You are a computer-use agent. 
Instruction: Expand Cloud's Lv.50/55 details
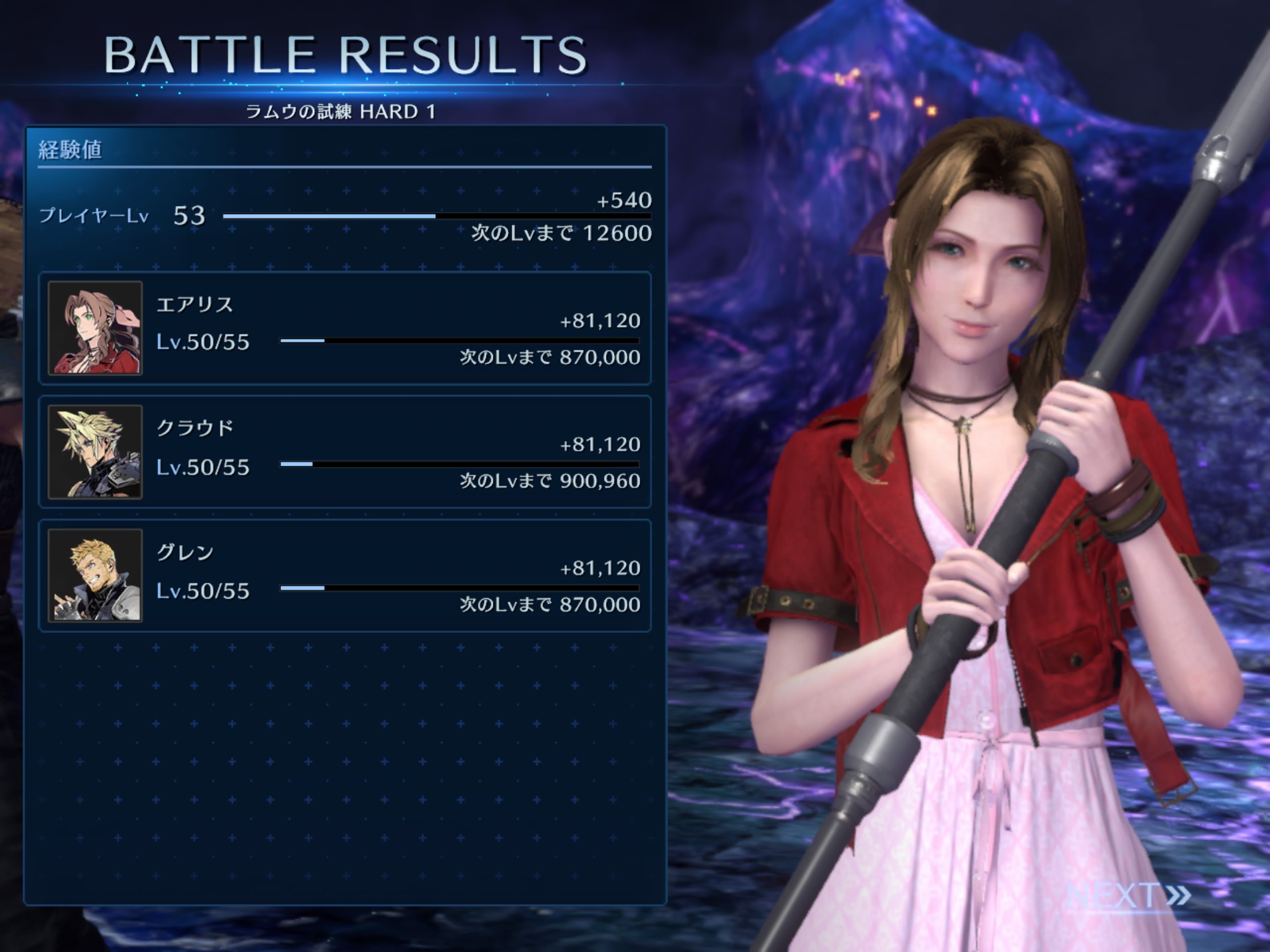[202, 466]
